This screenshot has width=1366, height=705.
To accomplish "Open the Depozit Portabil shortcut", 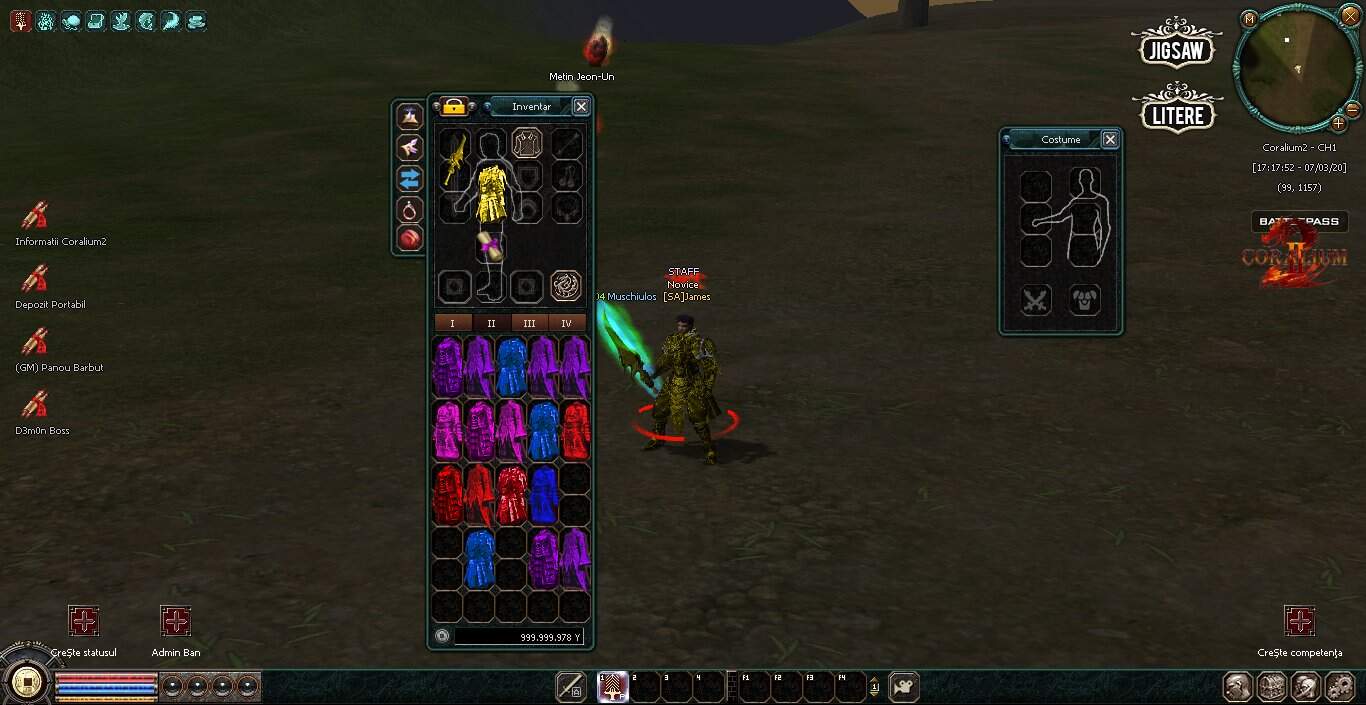I will point(36,278).
